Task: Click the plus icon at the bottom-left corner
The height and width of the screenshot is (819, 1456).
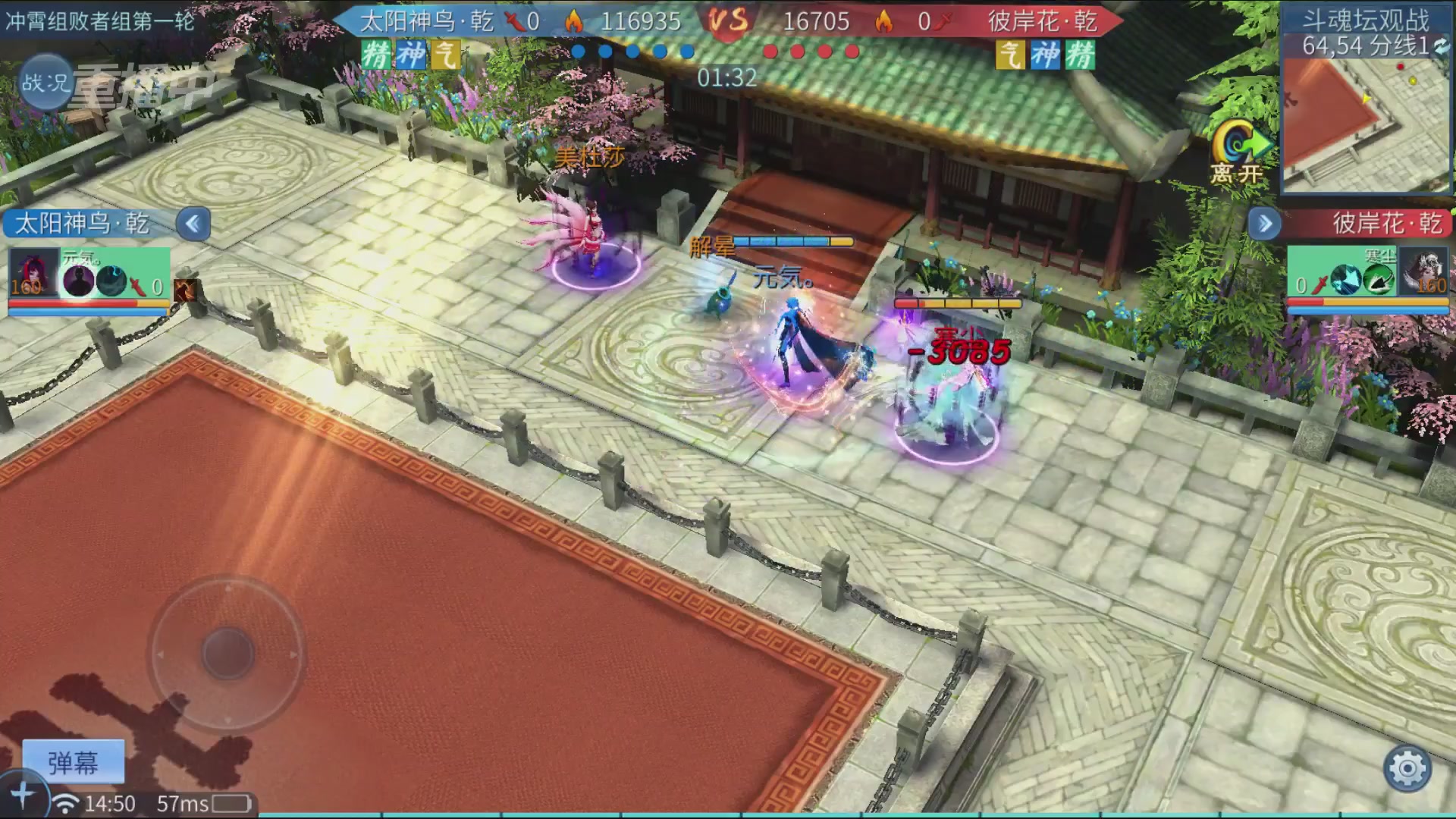Action: click(x=24, y=793)
